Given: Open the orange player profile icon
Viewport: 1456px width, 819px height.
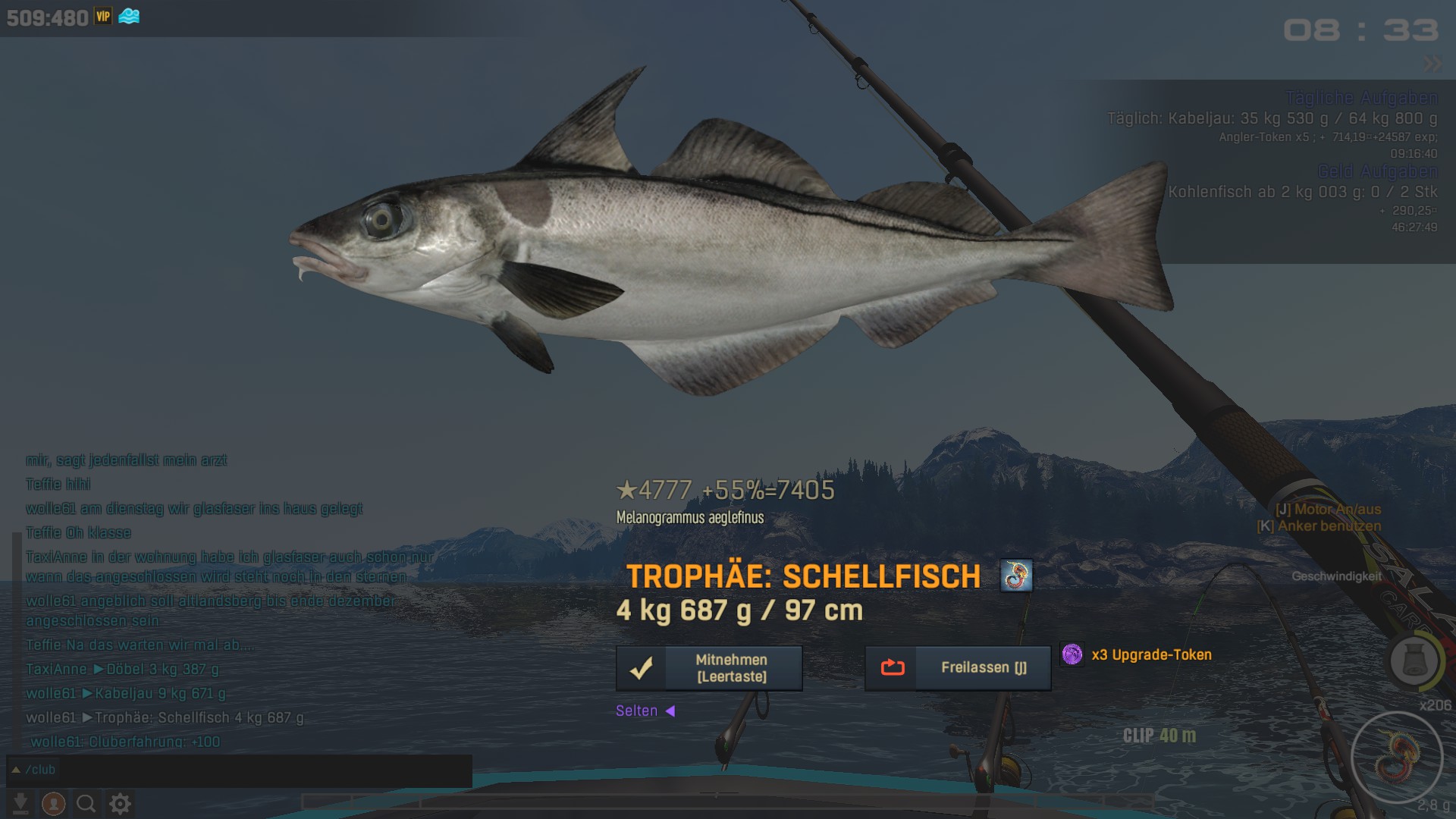Looking at the screenshot, I should point(53,803).
